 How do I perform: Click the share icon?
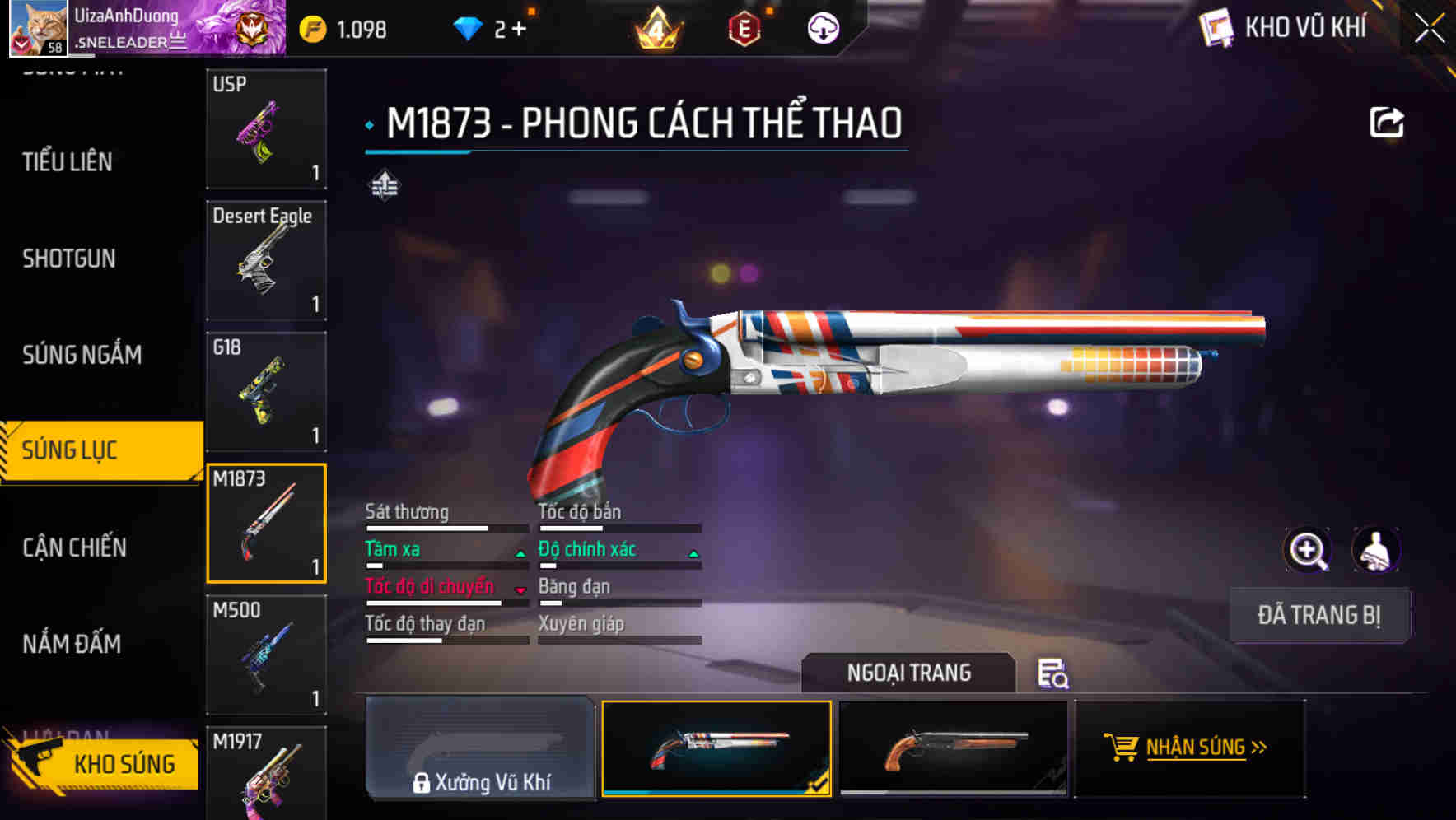point(1386,123)
